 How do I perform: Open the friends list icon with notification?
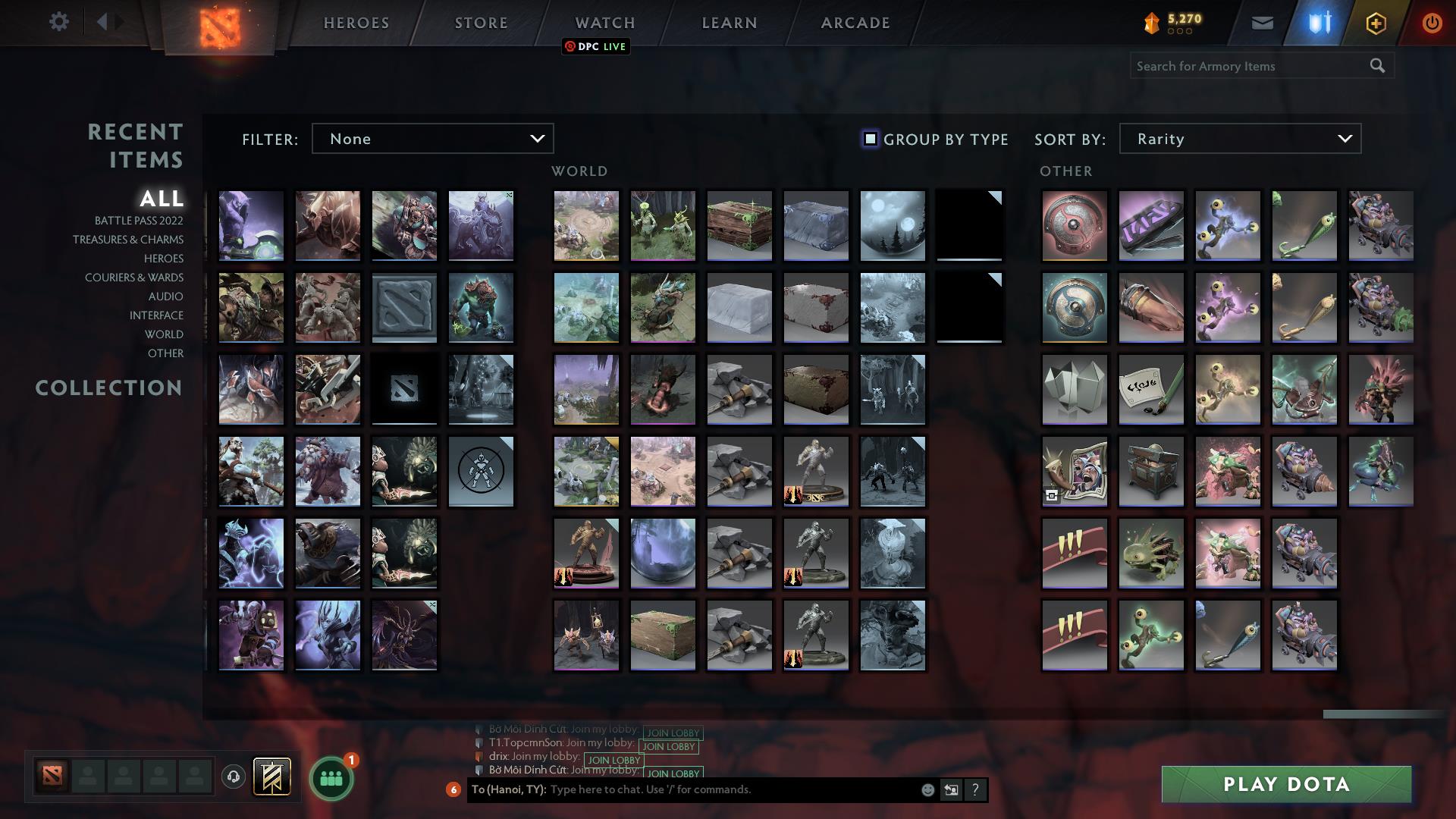330,778
